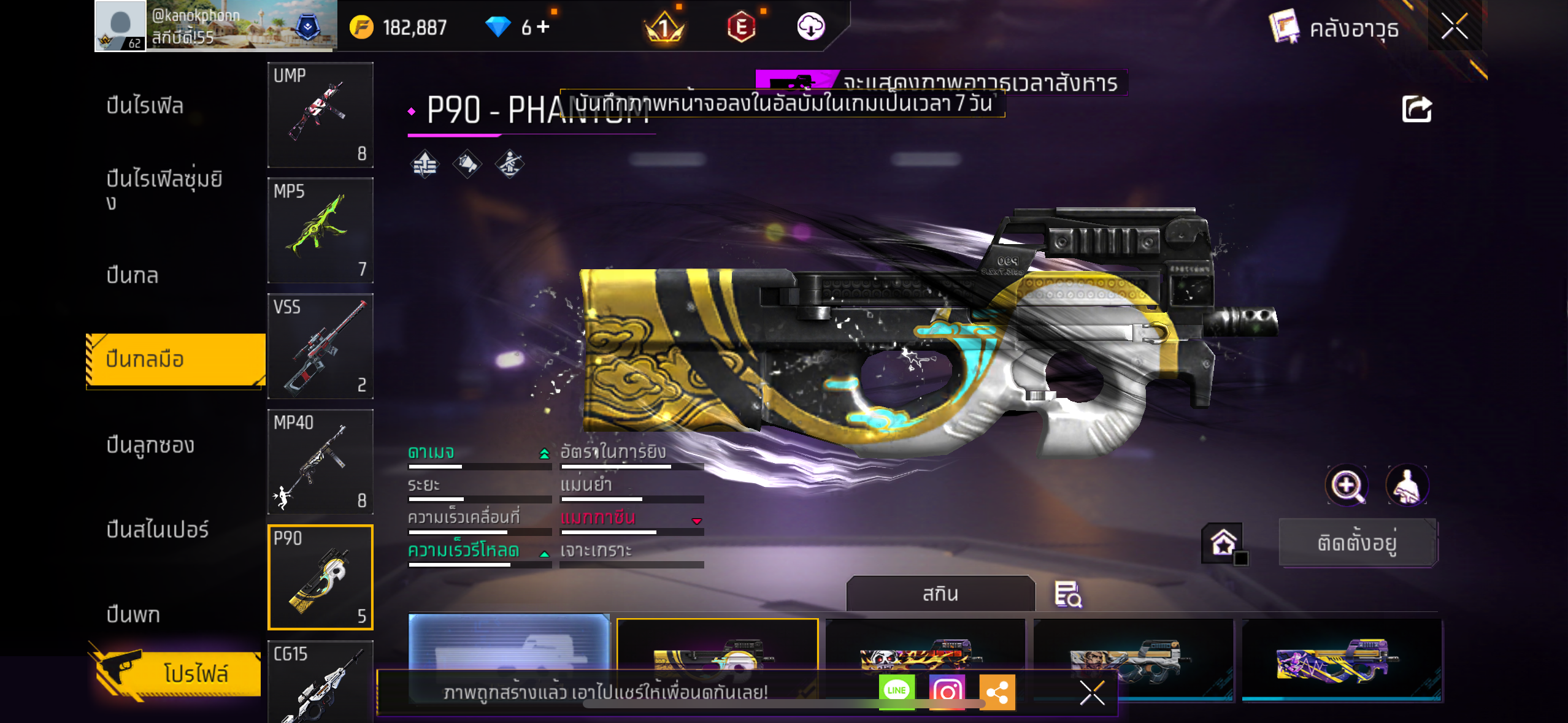The height and width of the screenshot is (723, 1568).
Task: Switch to ปืนกล category
Action: point(133,275)
